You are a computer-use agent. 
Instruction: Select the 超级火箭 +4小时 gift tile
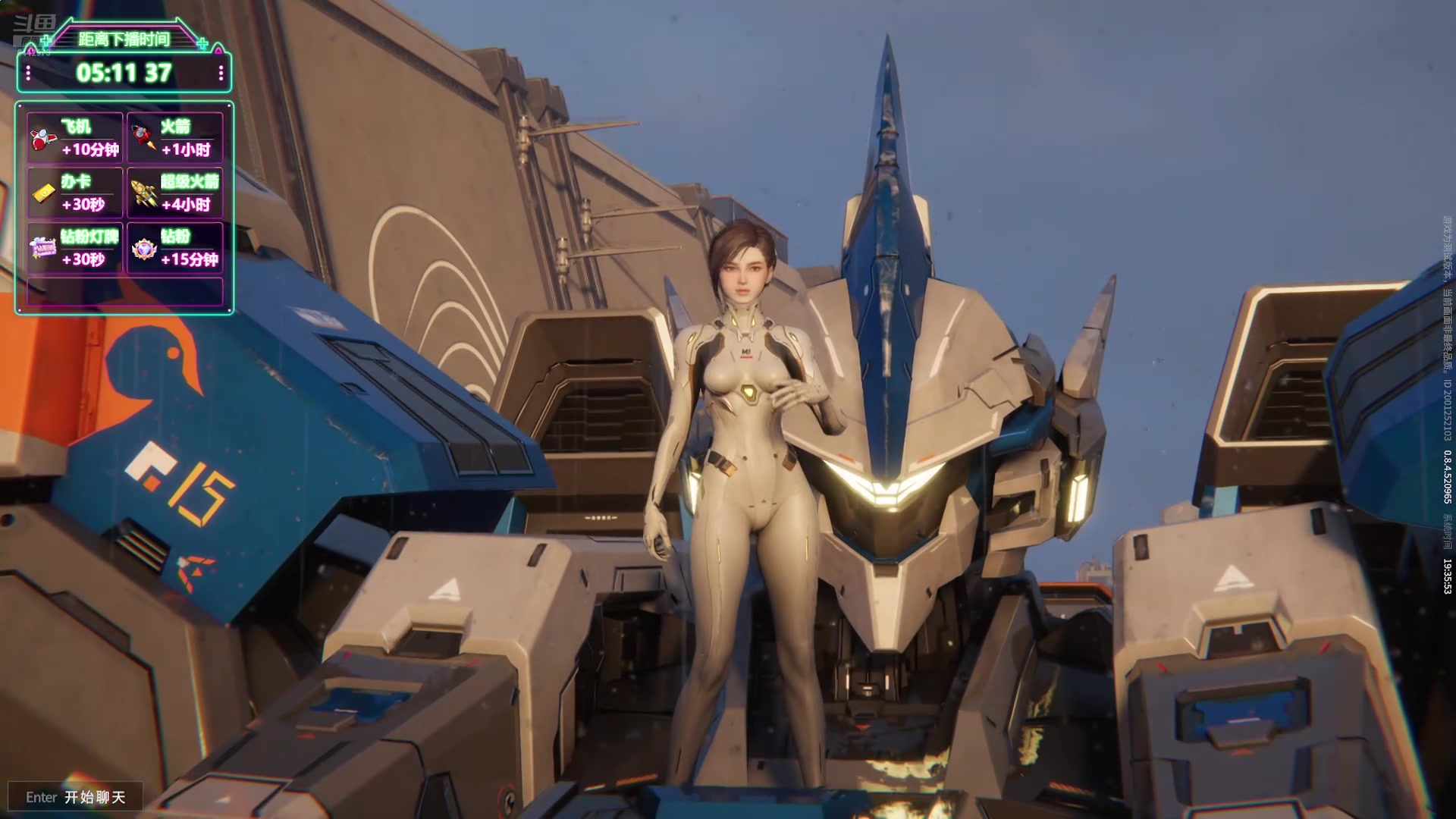(175, 193)
